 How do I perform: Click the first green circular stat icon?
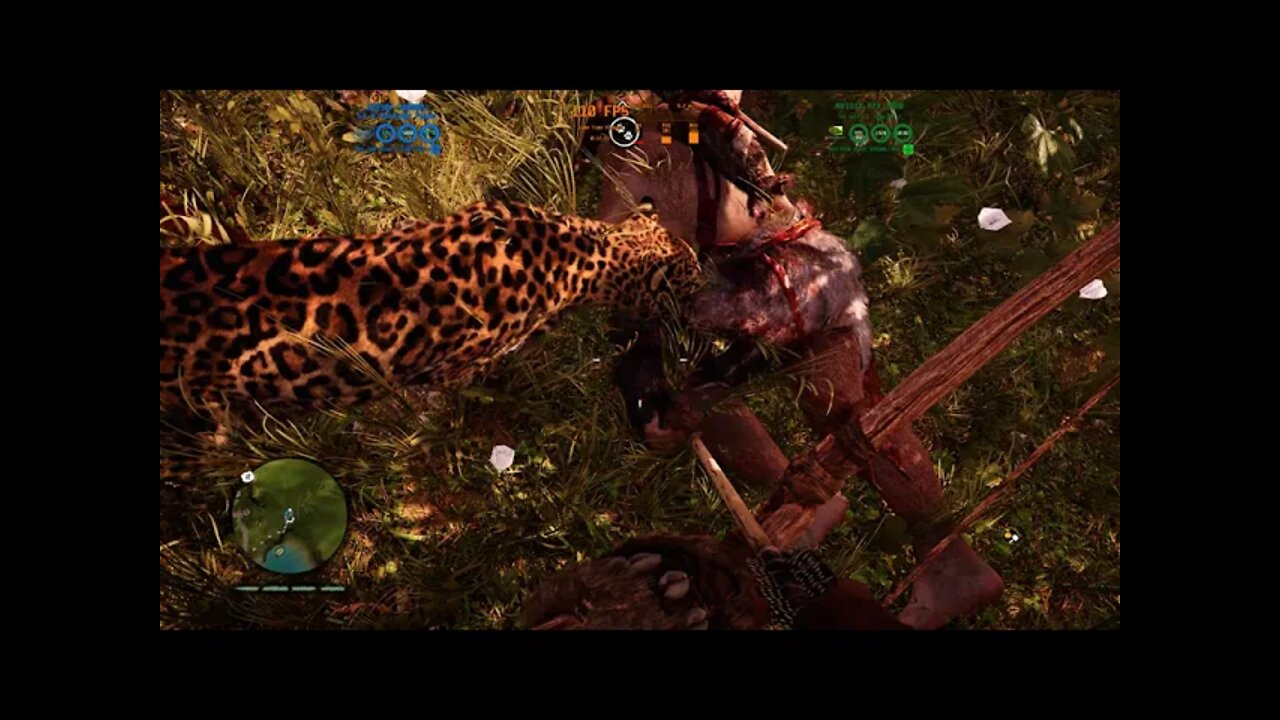(x=860, y=133)
